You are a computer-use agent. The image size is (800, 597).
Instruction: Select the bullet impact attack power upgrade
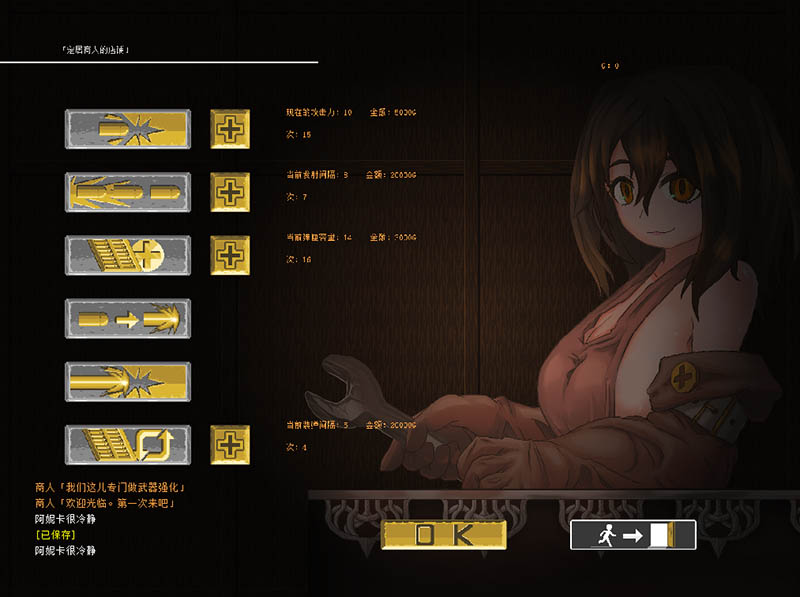(127, 129)
